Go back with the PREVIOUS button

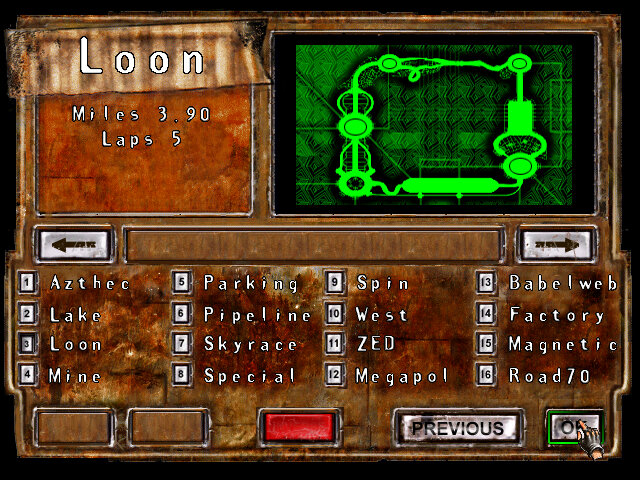[x=457, y=428]
